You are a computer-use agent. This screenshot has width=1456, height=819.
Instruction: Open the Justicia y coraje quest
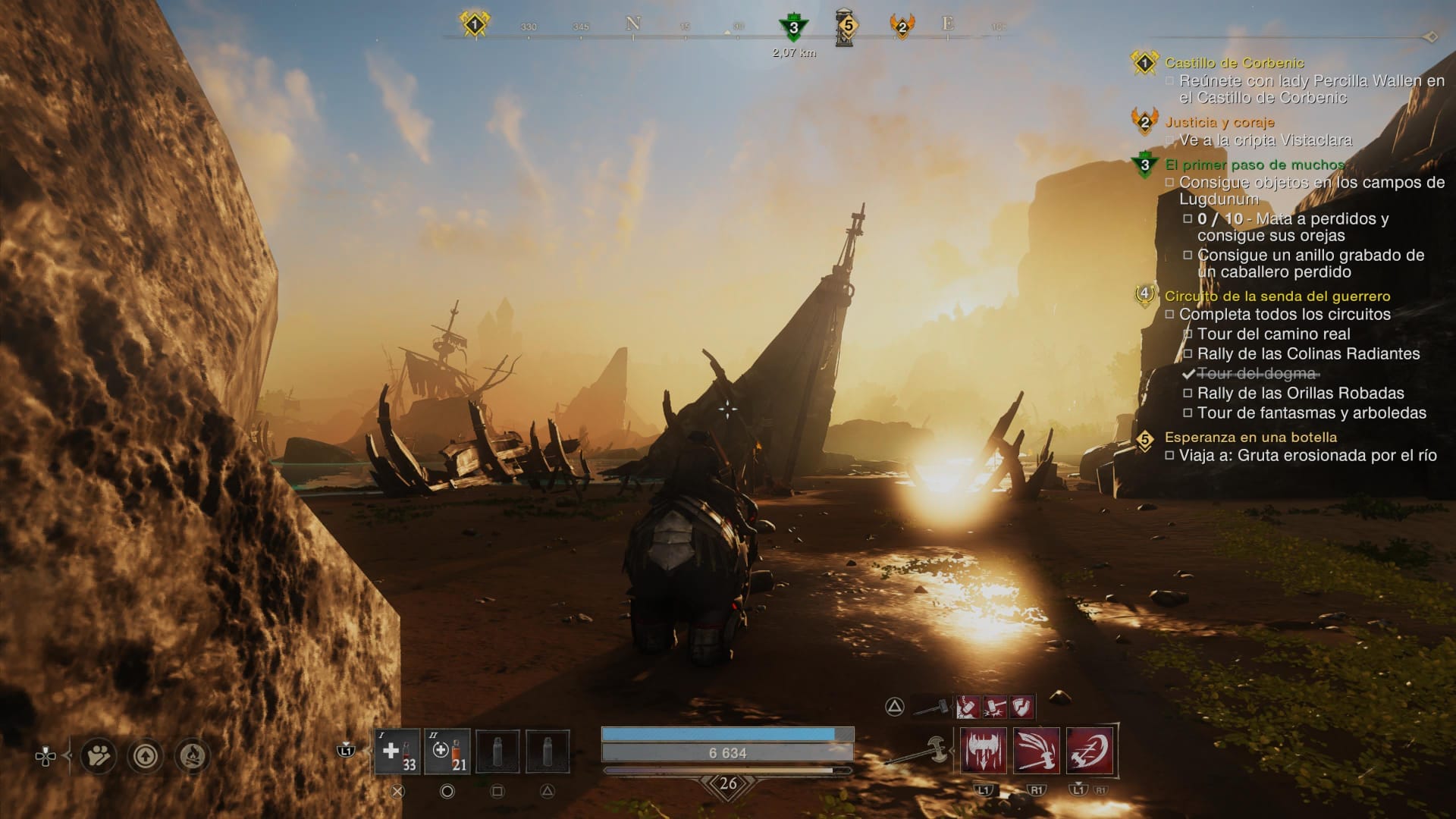pyautogui.click(x=1219, y=122)
